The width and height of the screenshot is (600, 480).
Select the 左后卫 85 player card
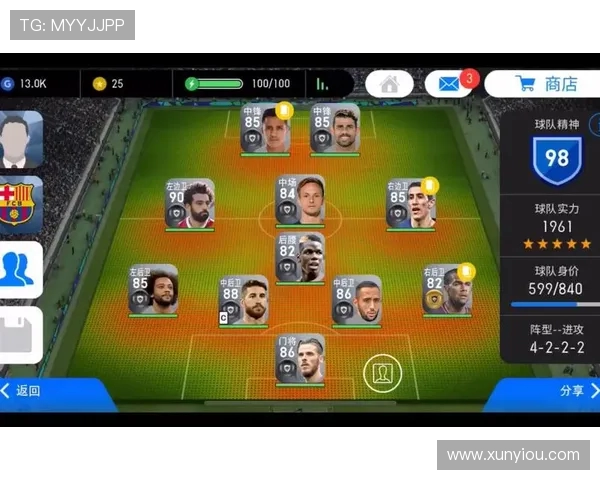[x=153, y=290]
